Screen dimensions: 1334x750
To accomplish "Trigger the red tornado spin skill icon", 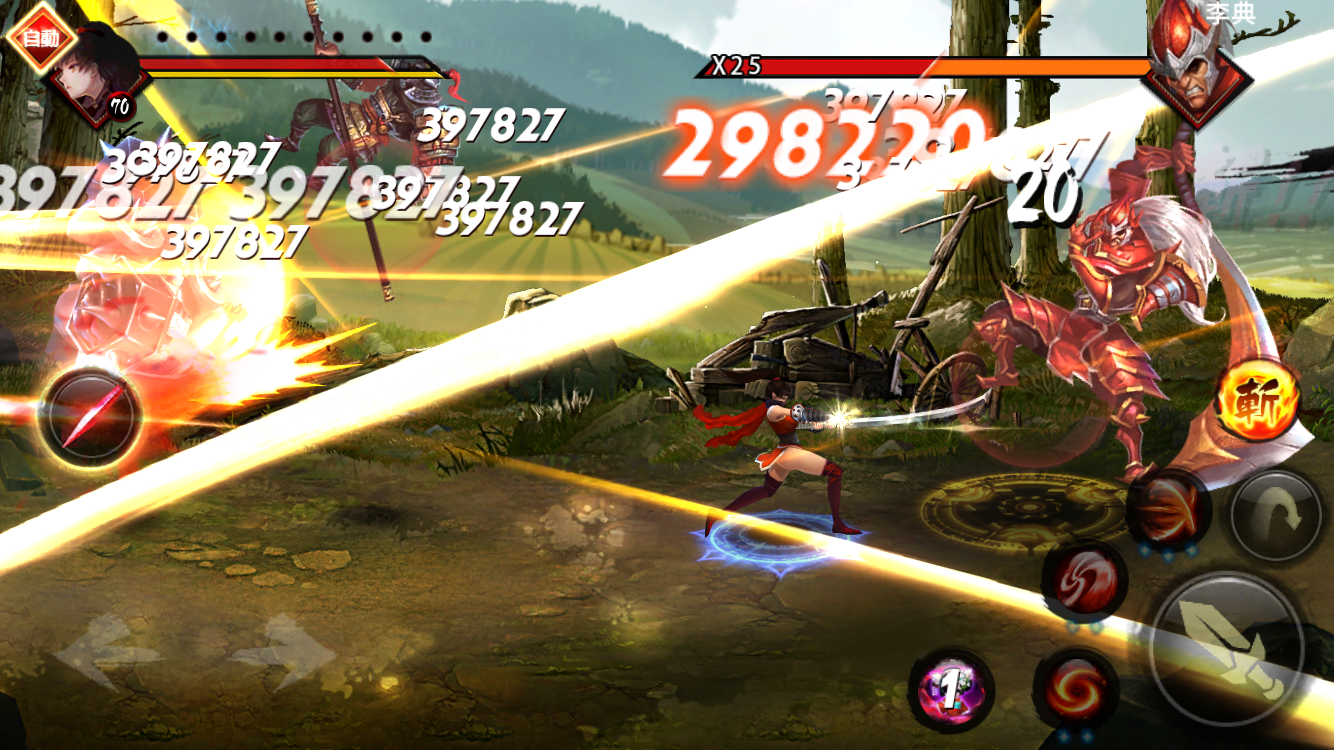I will click(1086, 582).
